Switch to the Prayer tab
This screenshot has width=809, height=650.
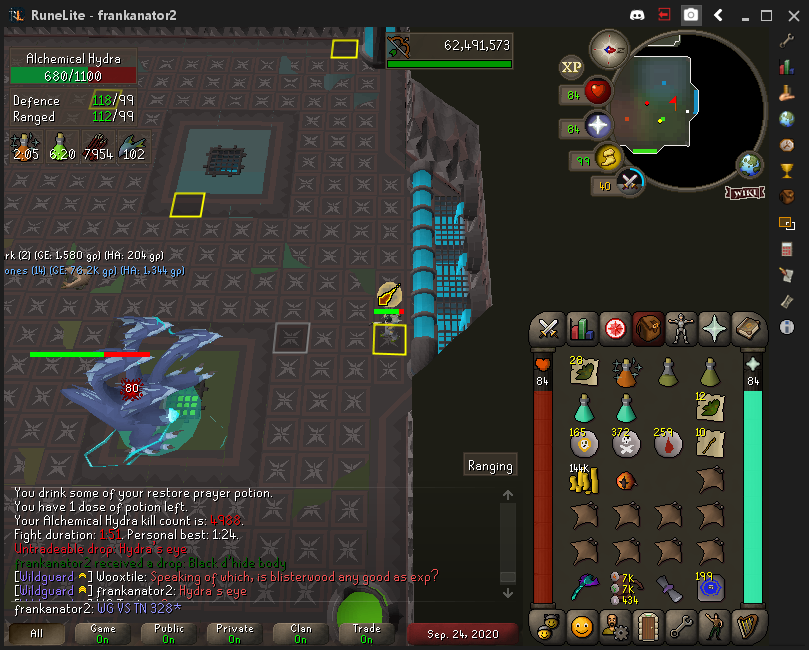click(714, 328)
